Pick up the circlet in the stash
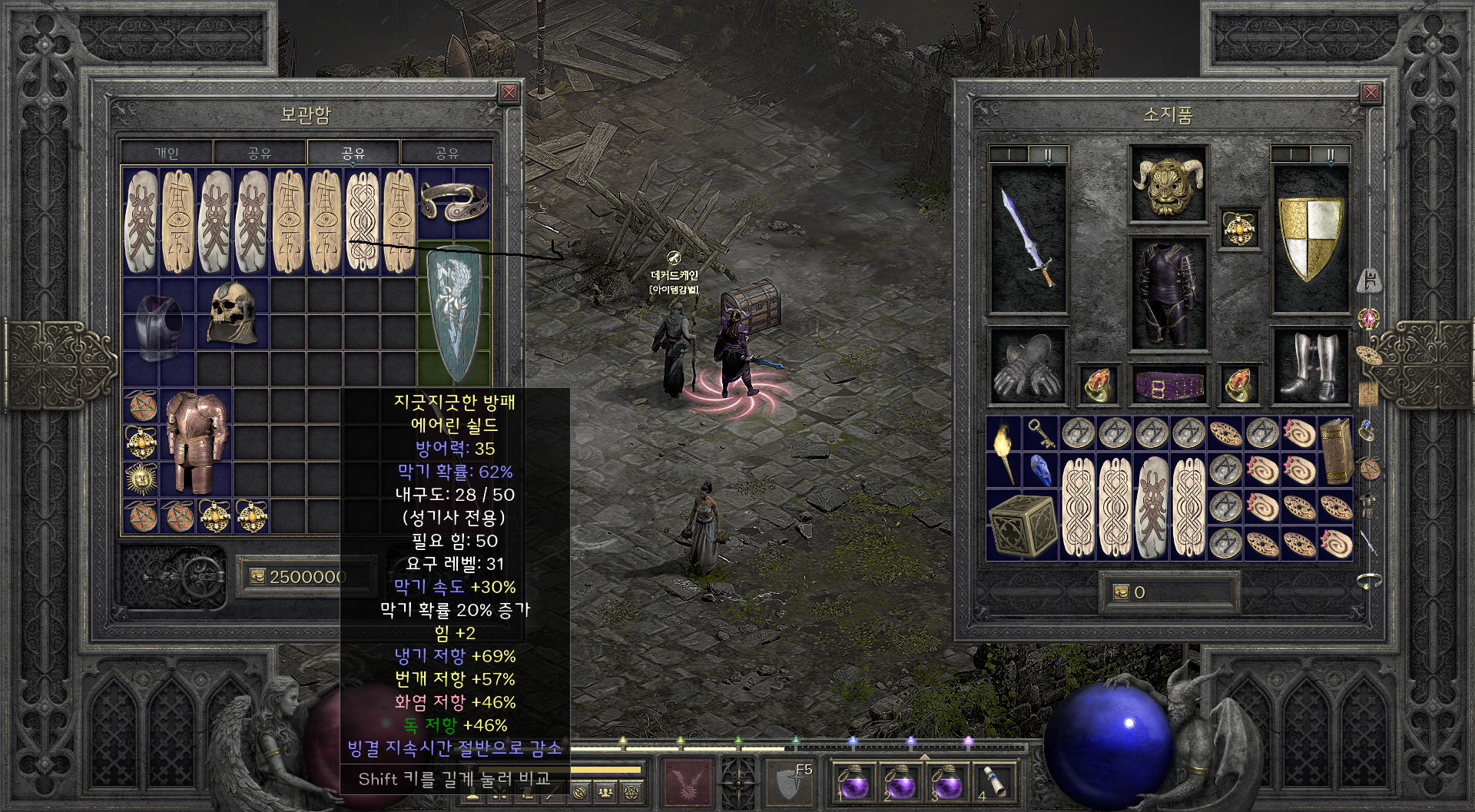The image size is (1475, 812). pos(454,202)
